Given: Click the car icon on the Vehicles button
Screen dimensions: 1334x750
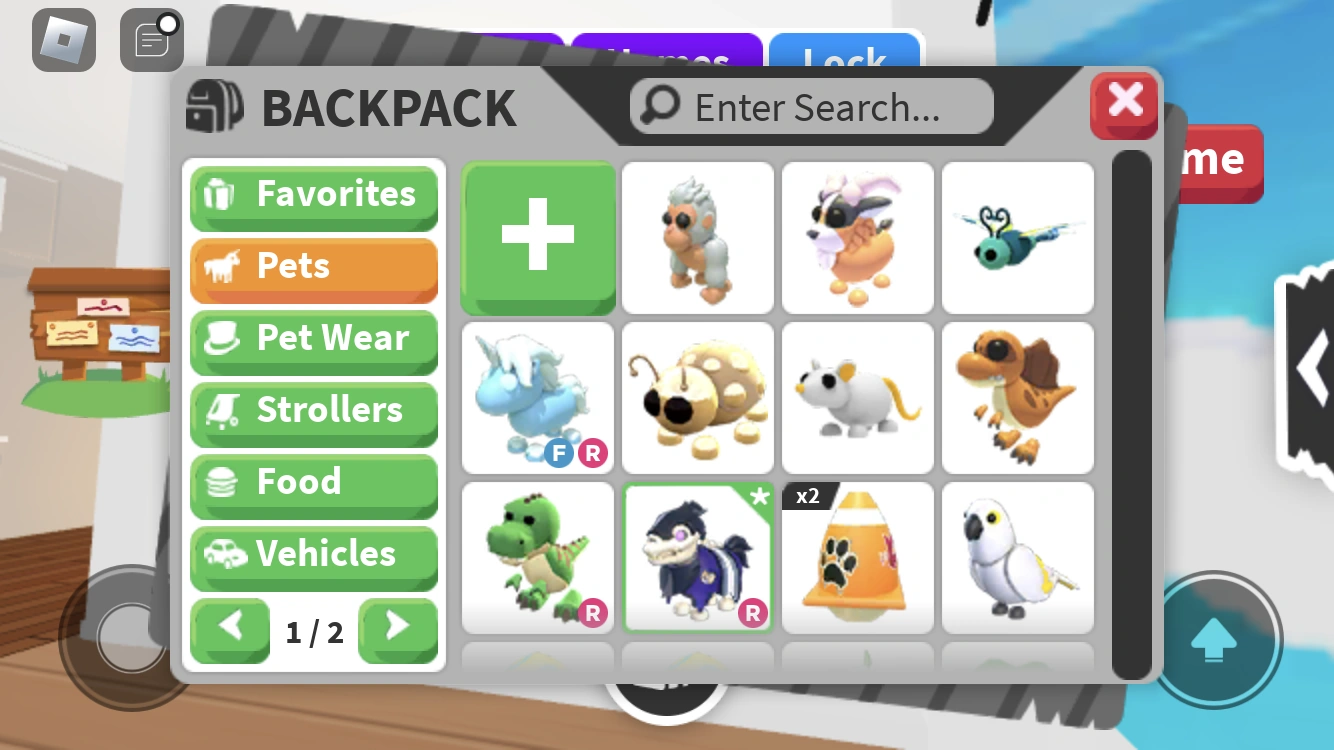Looking at the screenshot, I should (227, 554).
